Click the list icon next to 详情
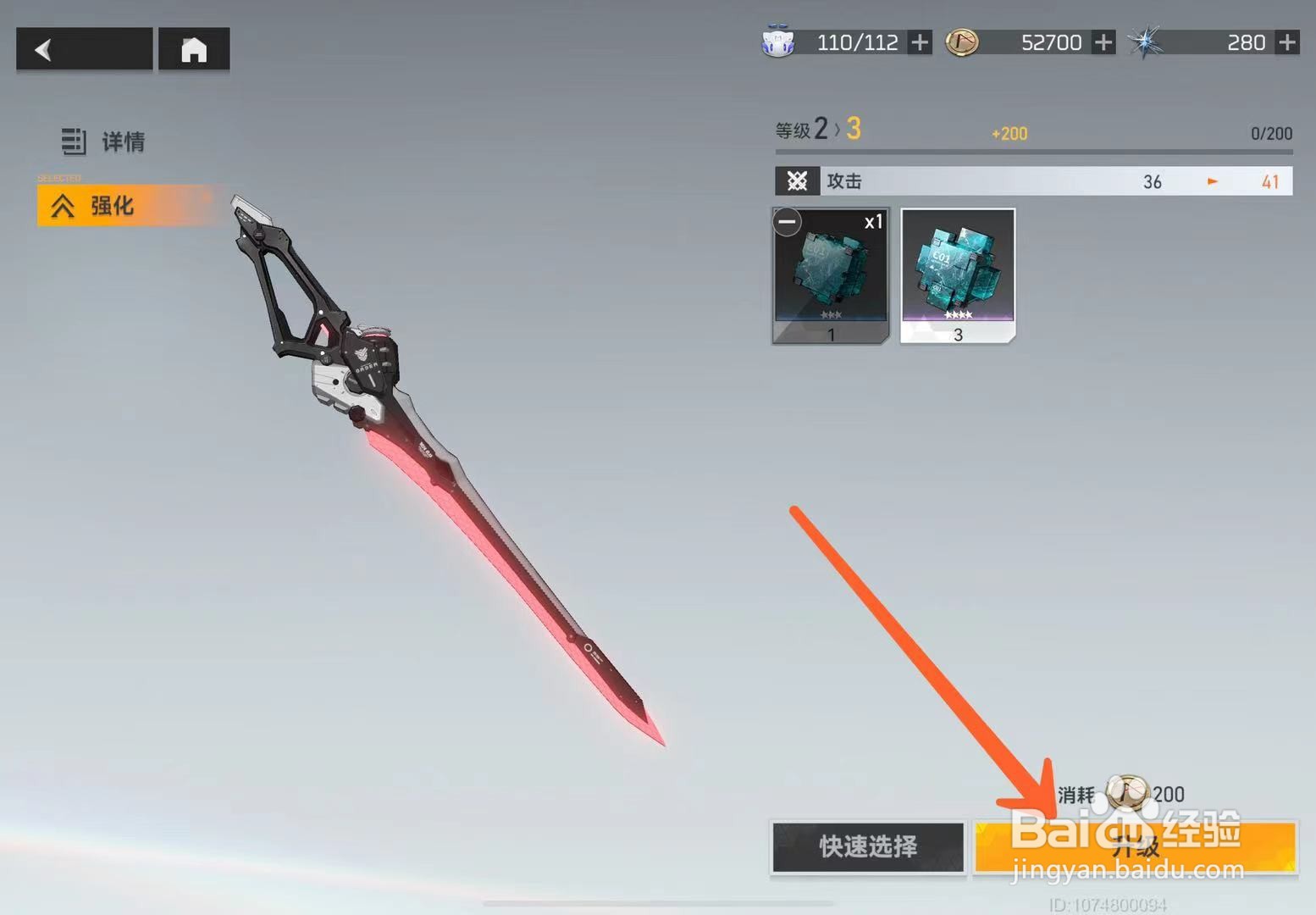 (x=75, y=141)
